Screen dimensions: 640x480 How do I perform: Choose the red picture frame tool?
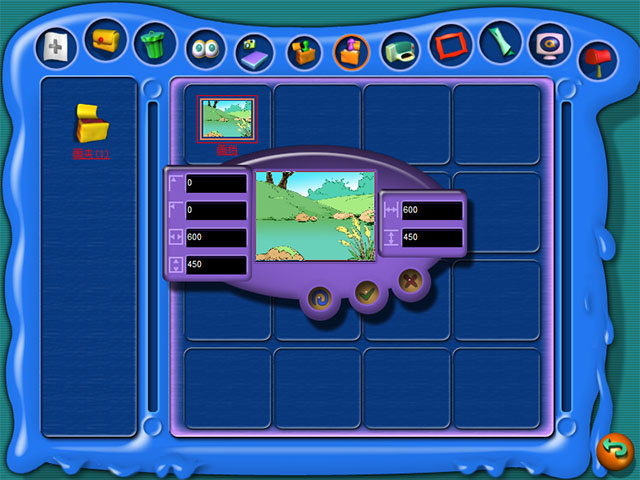tap(450, 45)
